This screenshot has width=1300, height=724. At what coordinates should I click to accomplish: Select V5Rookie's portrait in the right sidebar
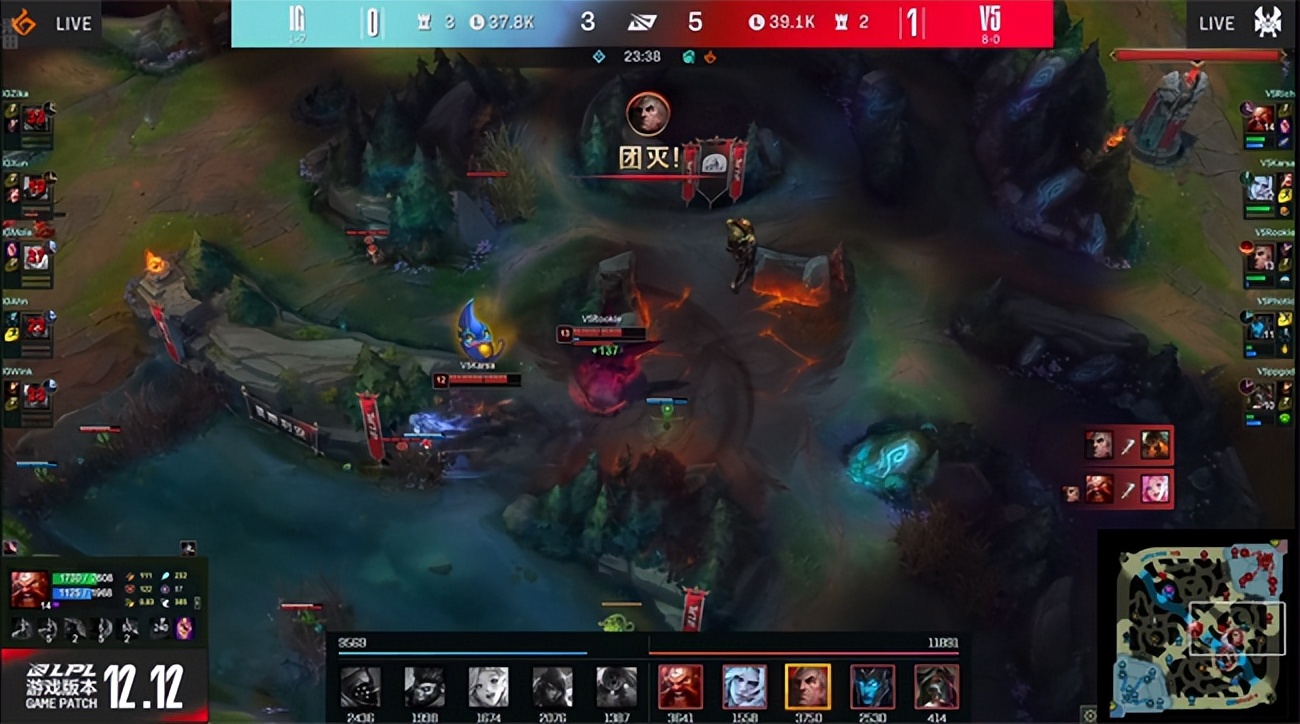[1260, 256]
